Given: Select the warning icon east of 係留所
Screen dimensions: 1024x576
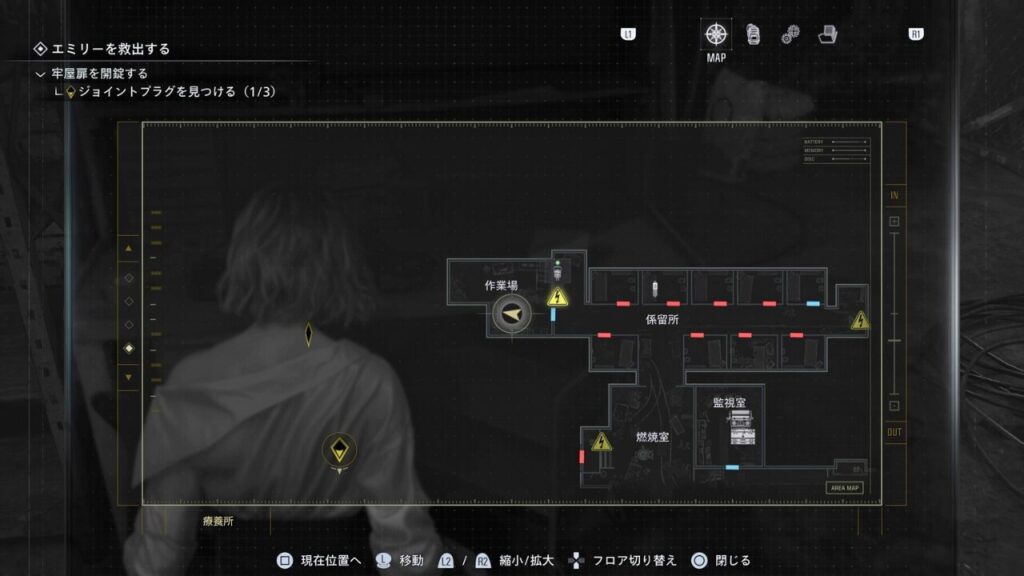Looking at the screenshot, I should click(860, 321).
